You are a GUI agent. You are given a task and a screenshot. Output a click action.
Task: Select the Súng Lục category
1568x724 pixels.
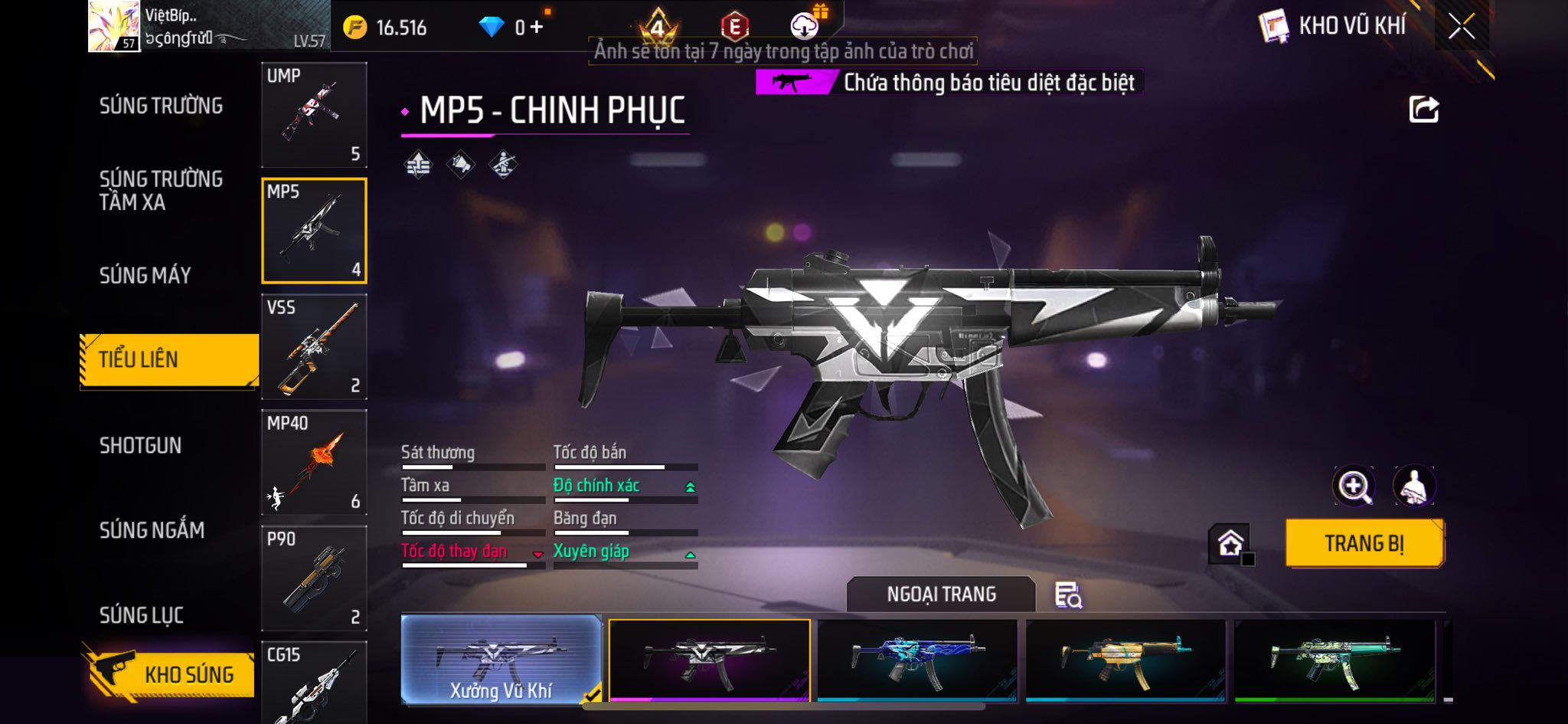tap(142, 614)
